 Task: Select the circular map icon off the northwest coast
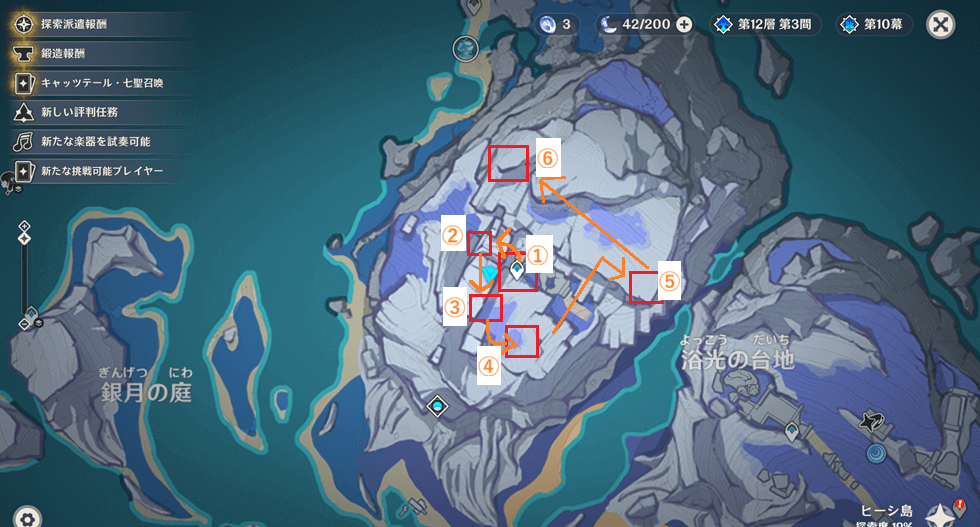pyautogui.click(x=464, y=47)
